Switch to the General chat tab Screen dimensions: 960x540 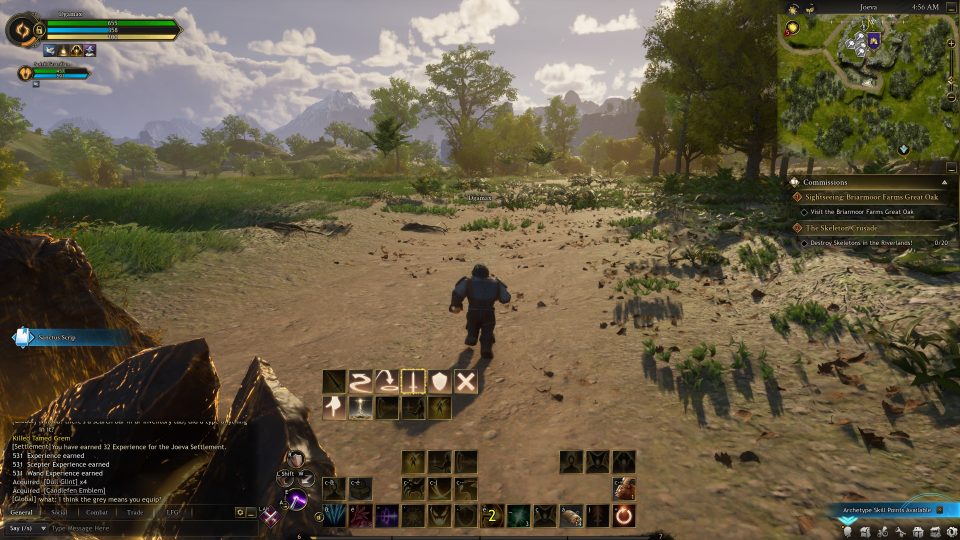pyautogui.click(x=21, y=512)
